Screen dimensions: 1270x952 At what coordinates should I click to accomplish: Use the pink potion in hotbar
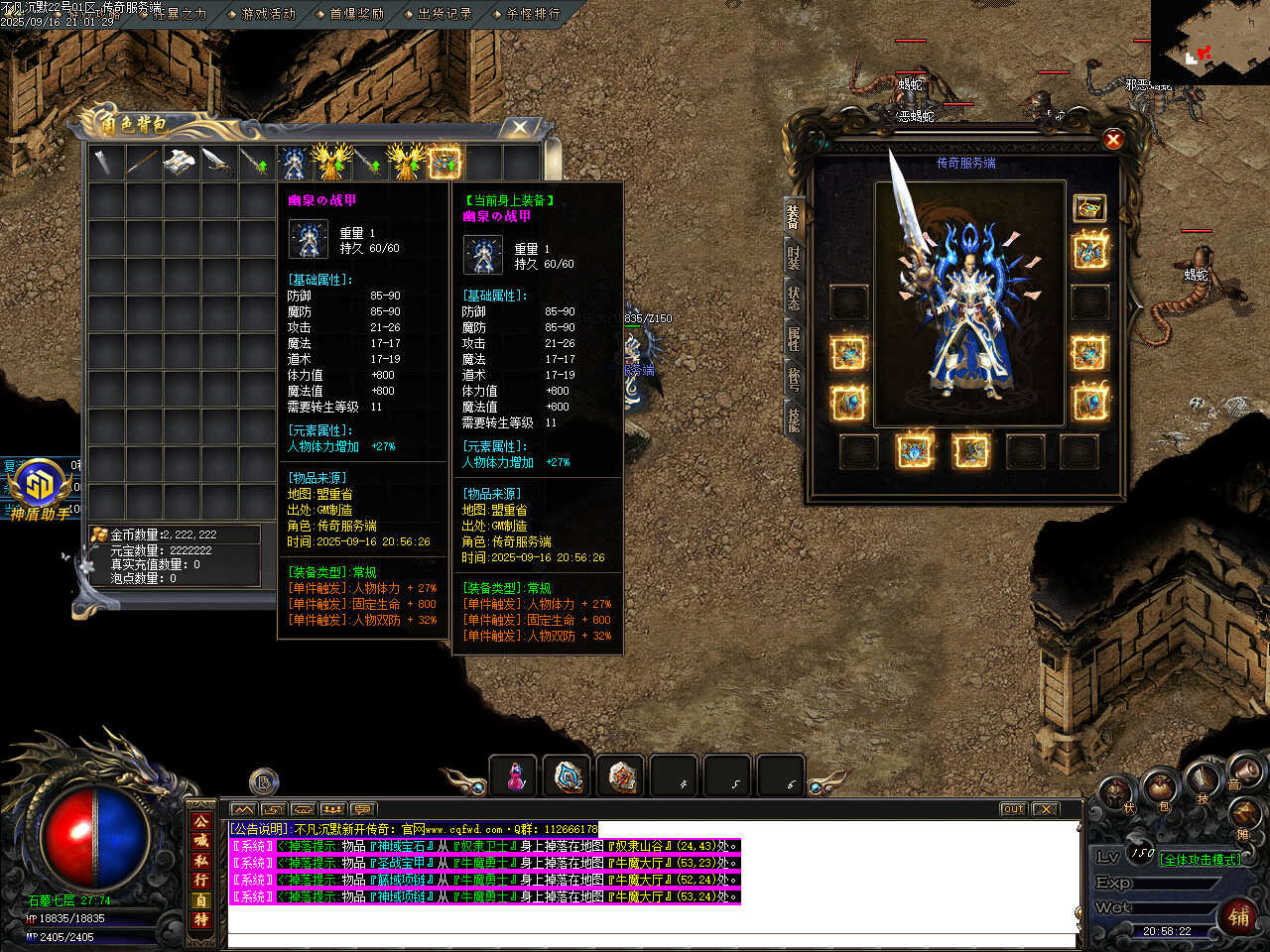pyautogui.click(x=514, y=776)
